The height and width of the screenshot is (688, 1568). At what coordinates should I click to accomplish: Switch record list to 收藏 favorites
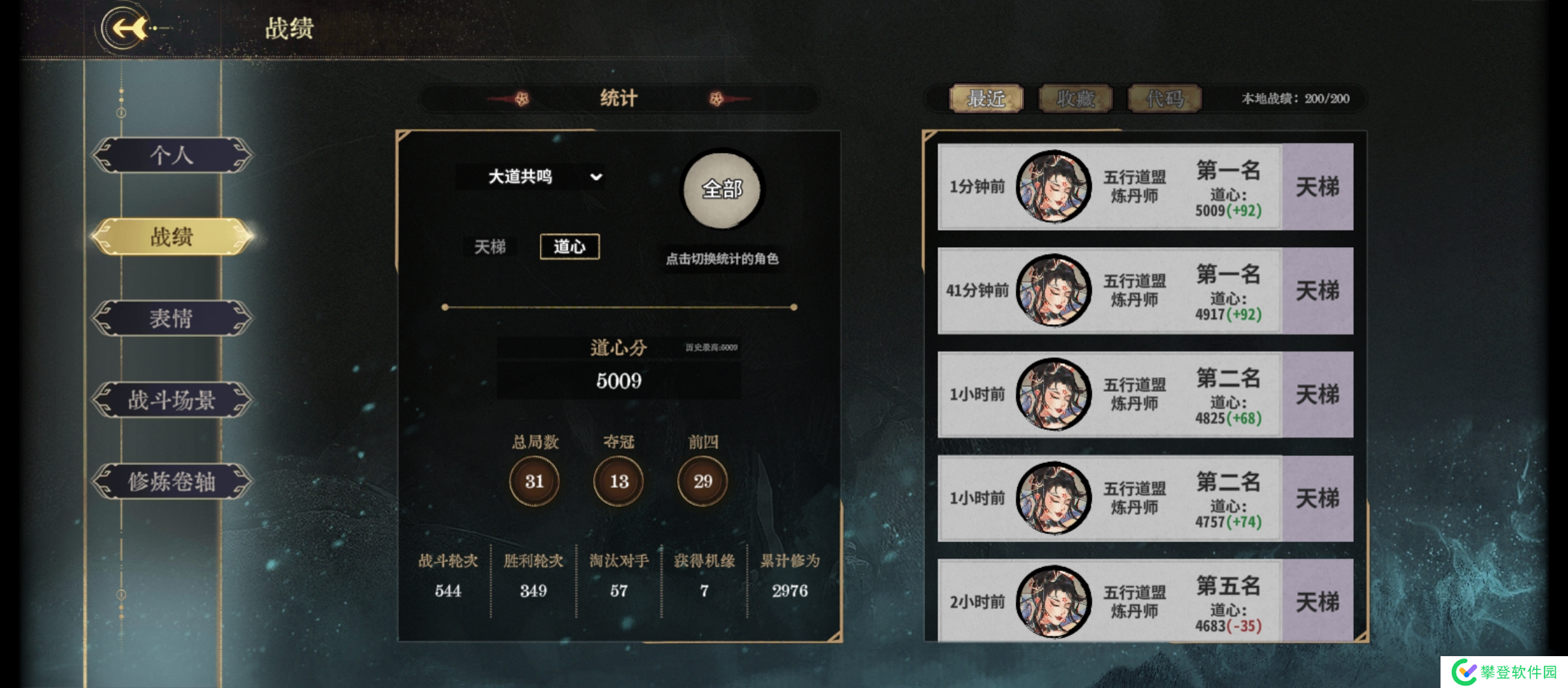click(x=1076, y=99)
